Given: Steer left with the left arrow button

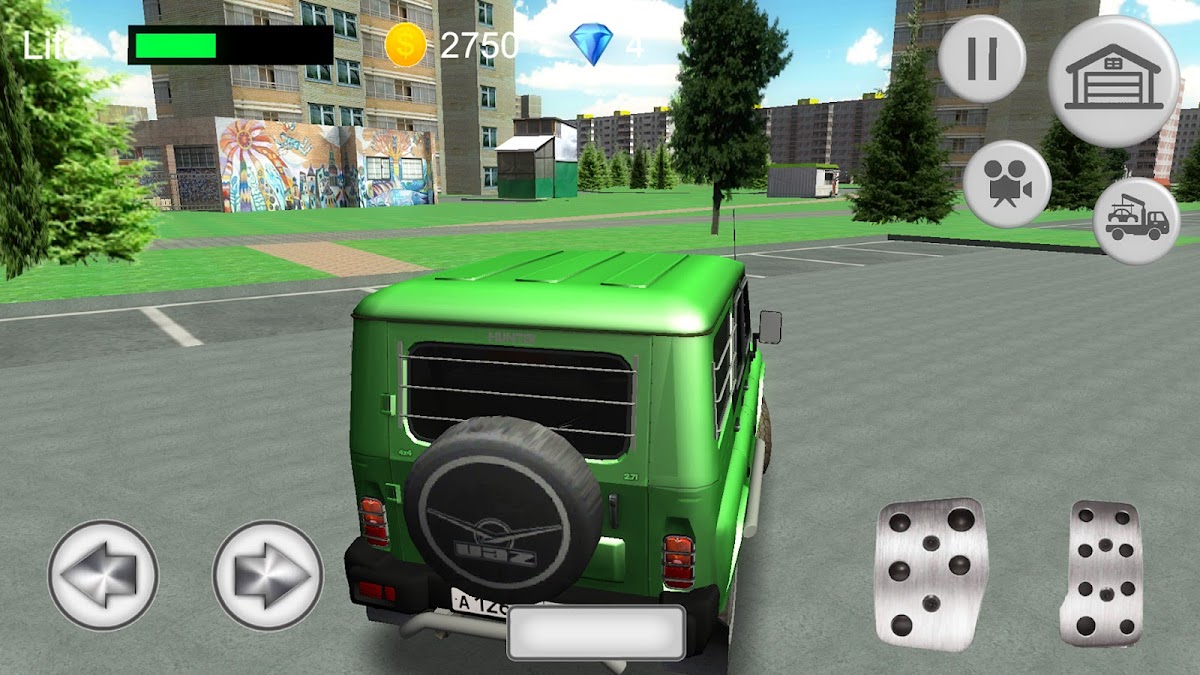Looking at the screenshot, I should pos(103,575).
